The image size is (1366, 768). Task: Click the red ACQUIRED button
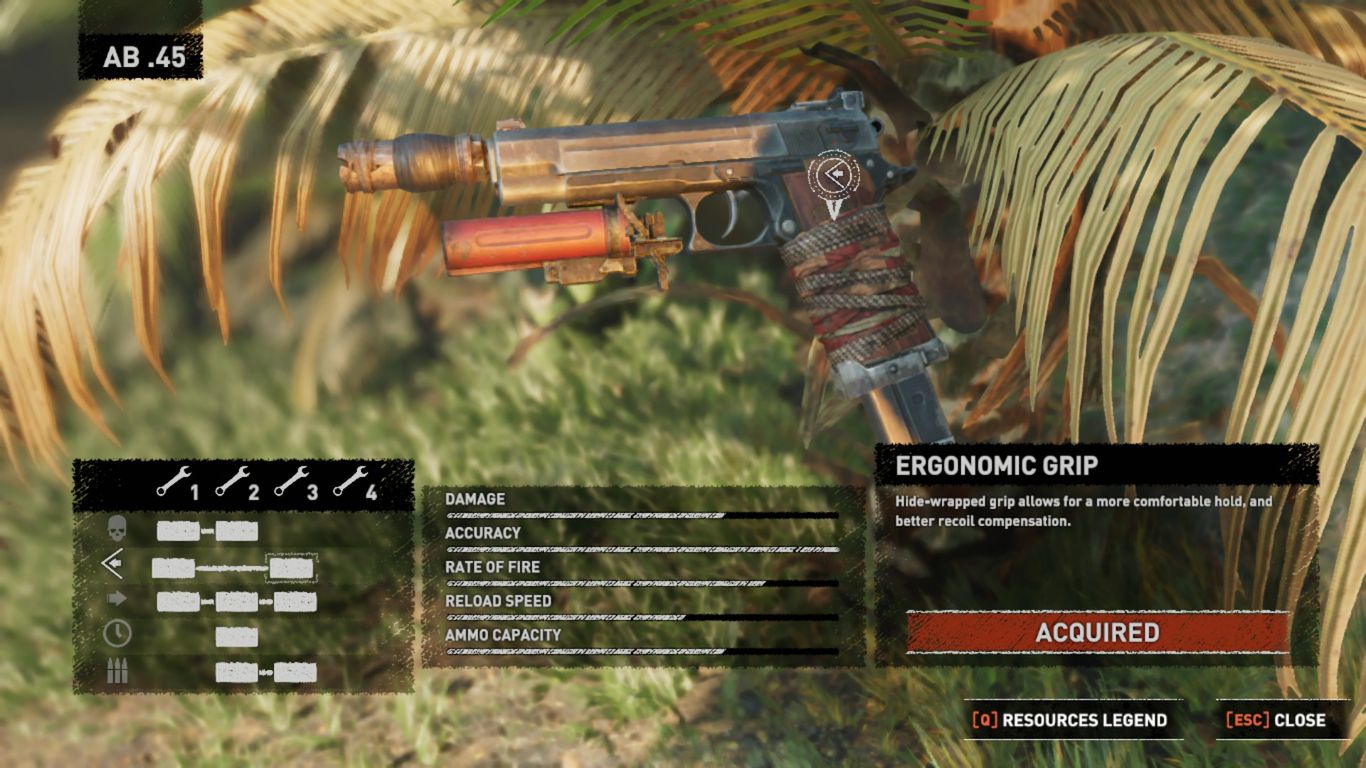point(1097,632)
